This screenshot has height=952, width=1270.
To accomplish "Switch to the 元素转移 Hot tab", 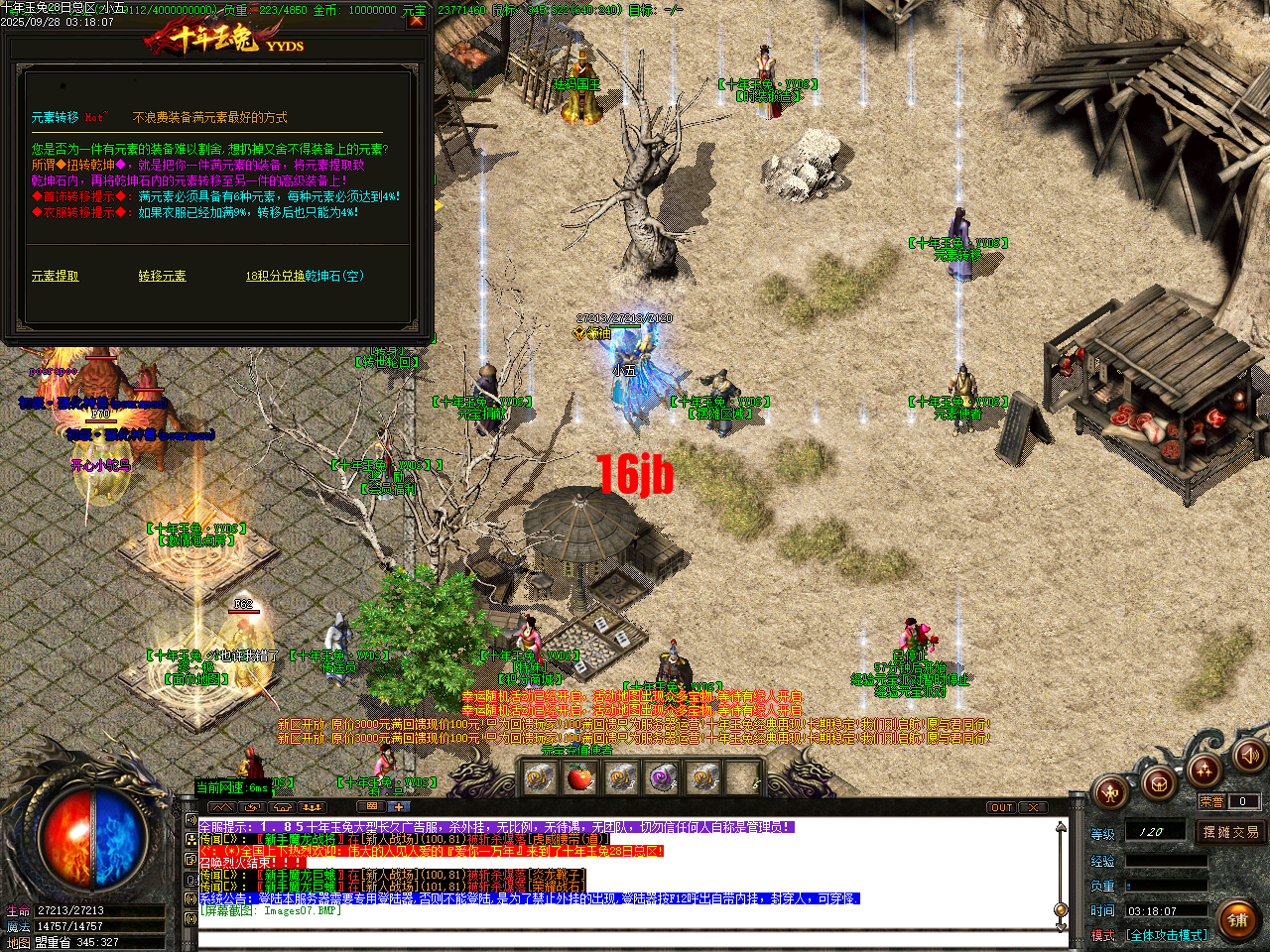I will pyautogui.click(x=58, y=115).
